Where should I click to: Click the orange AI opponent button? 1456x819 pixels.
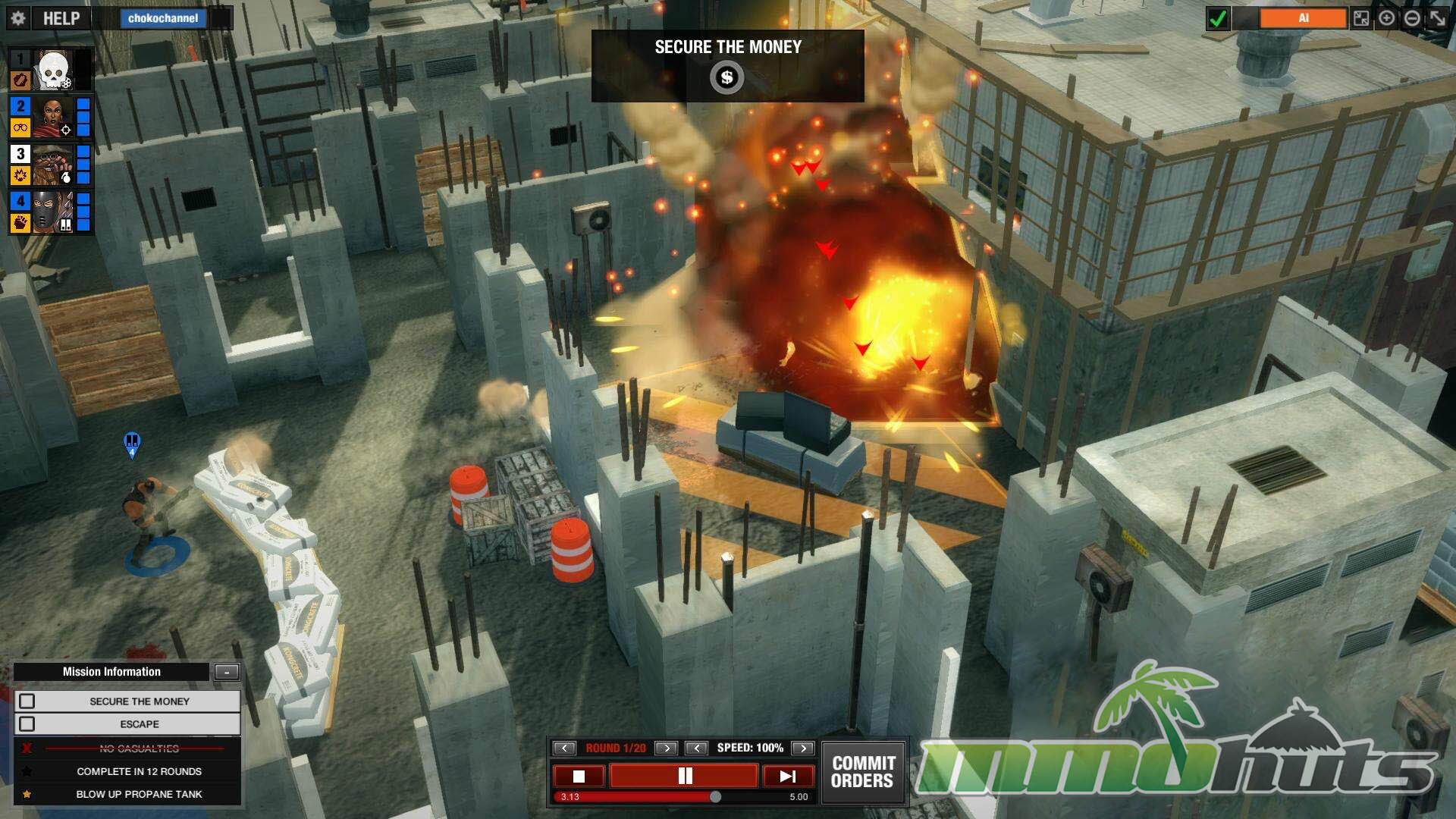[1303, 18]
